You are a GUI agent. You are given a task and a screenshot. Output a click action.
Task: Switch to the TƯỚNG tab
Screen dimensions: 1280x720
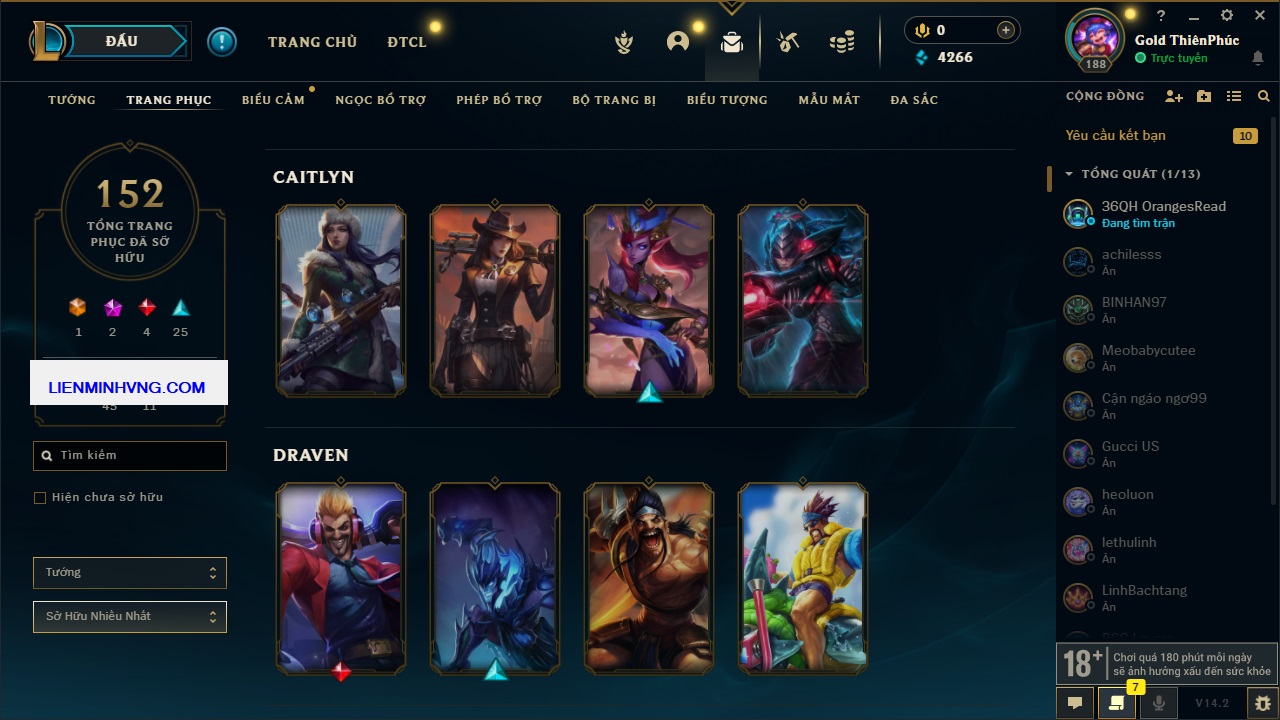coord(72,100)
